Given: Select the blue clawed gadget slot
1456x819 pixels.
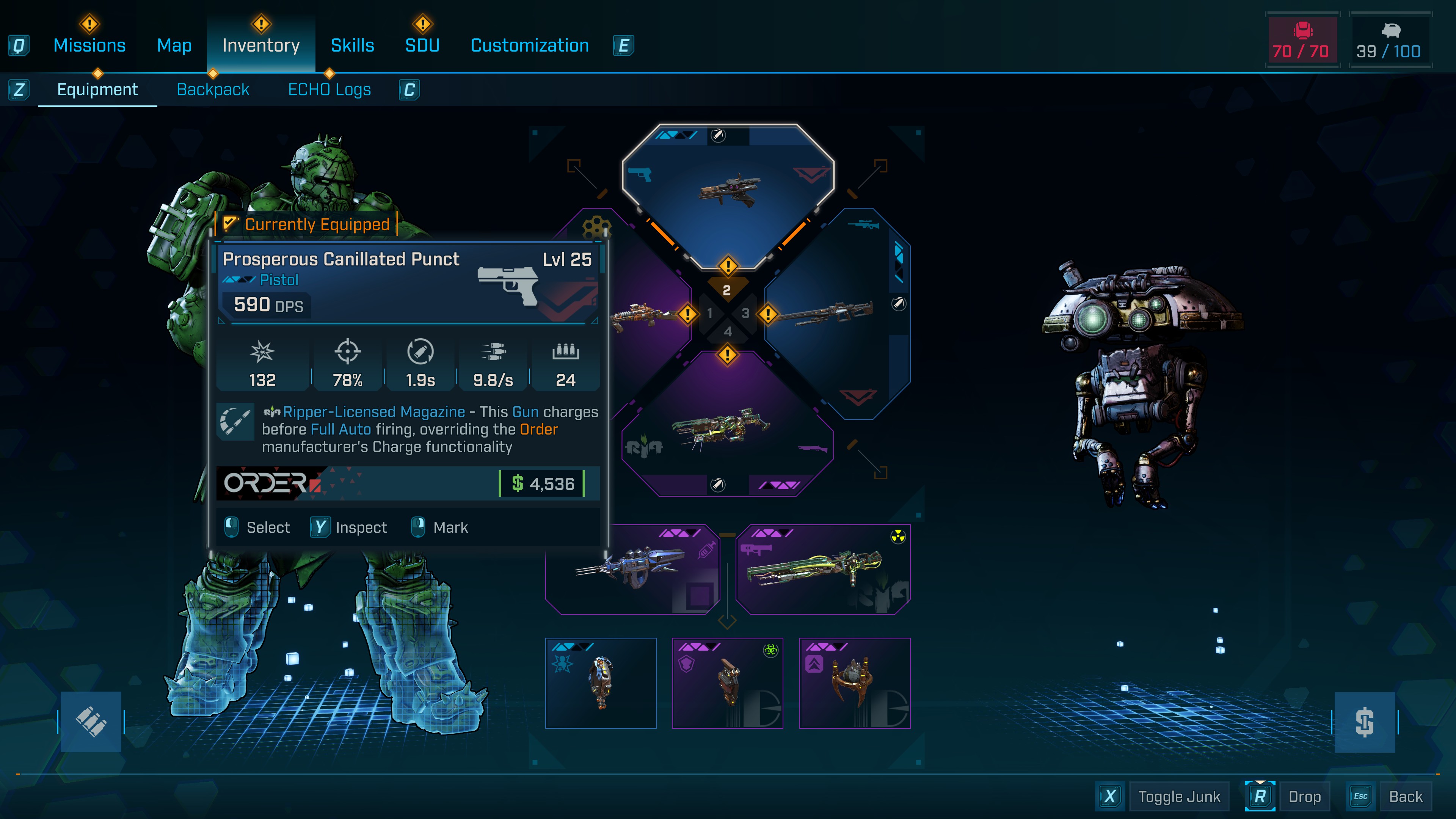Looking at the screenshot, I should (632, 569).
